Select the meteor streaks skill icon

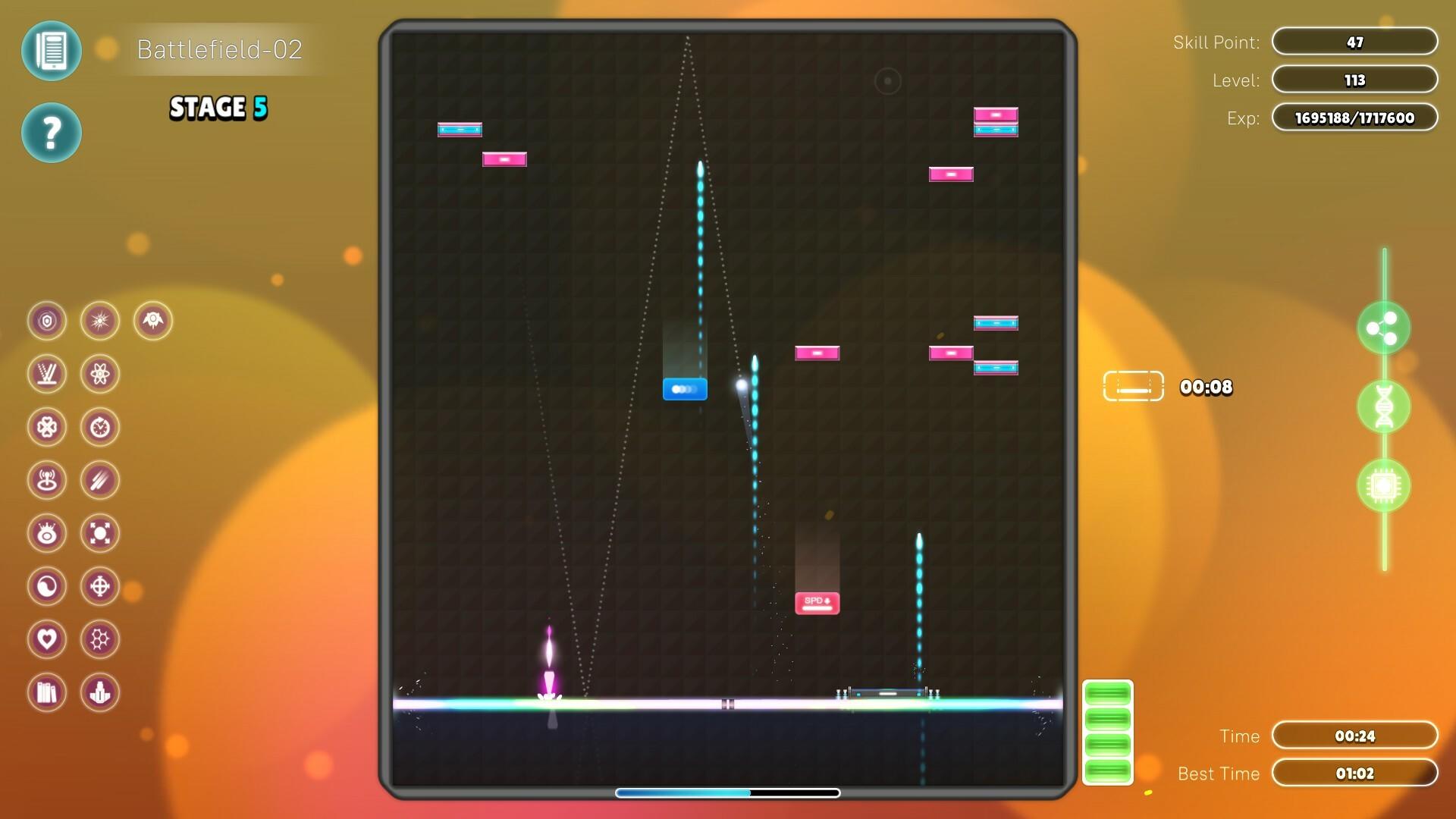tap(101, 480)
